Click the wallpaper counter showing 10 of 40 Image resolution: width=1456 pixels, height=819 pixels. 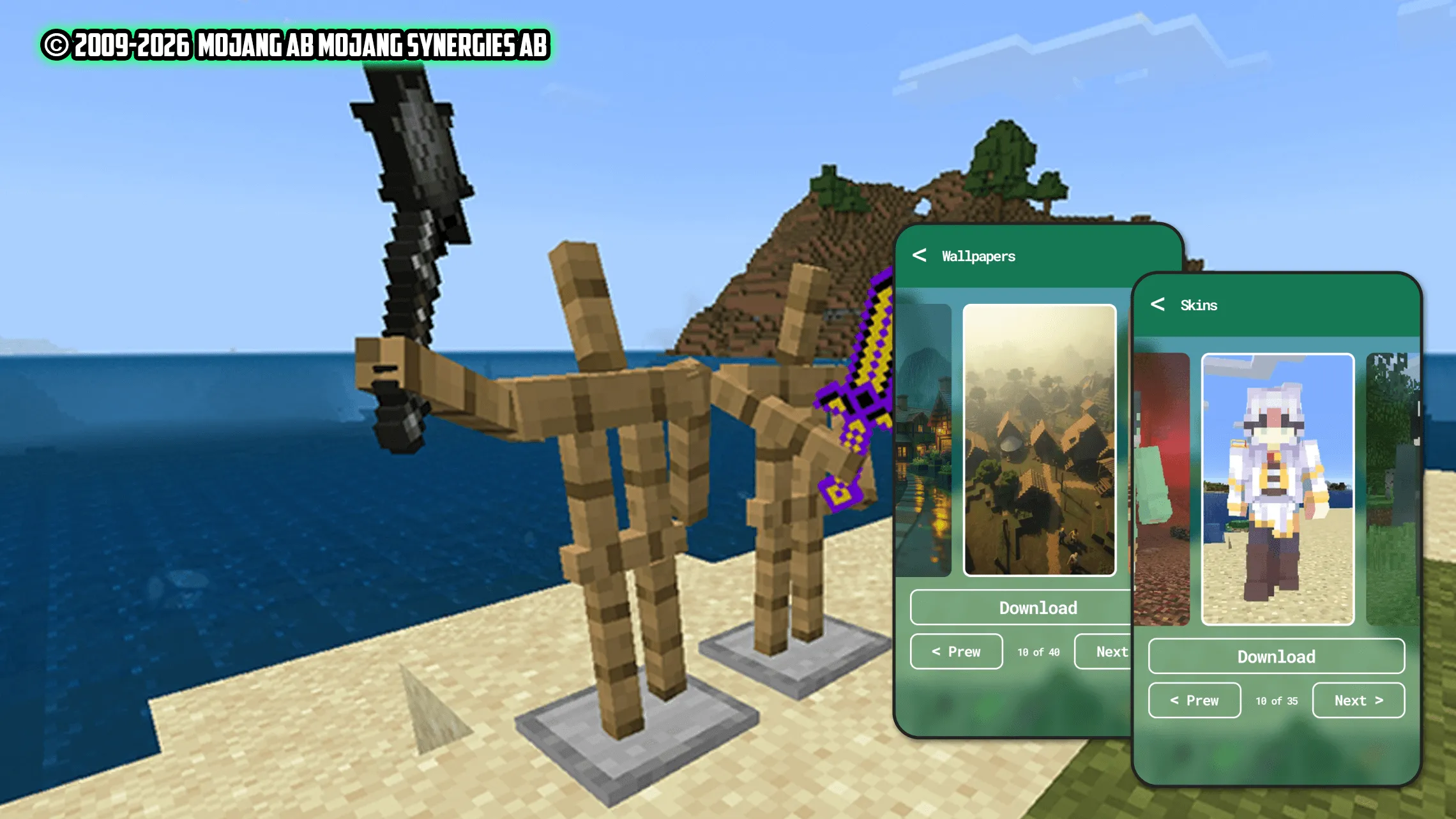point(1038,652)
